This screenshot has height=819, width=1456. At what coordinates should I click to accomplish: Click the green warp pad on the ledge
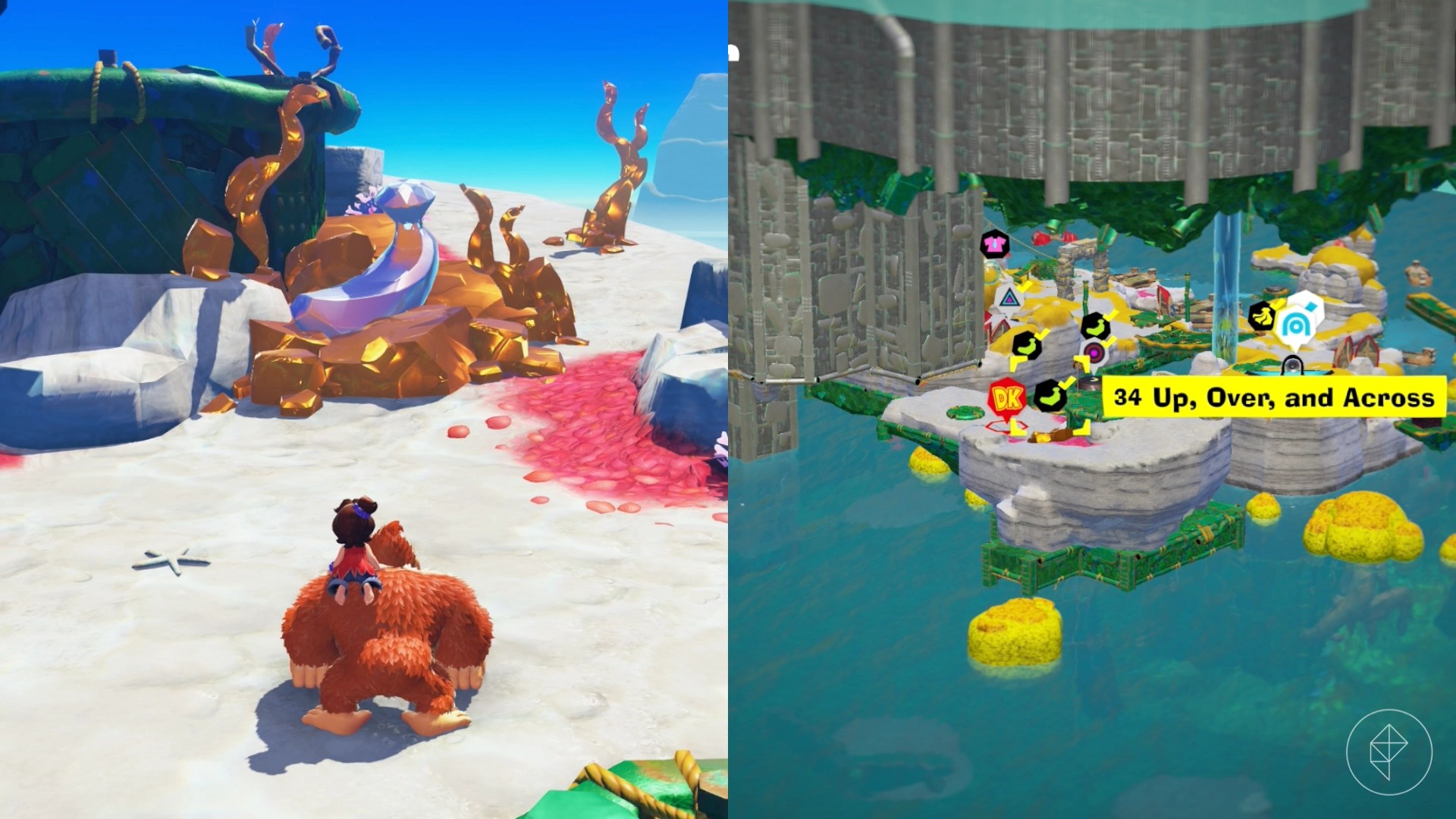(x=965, y=410)
